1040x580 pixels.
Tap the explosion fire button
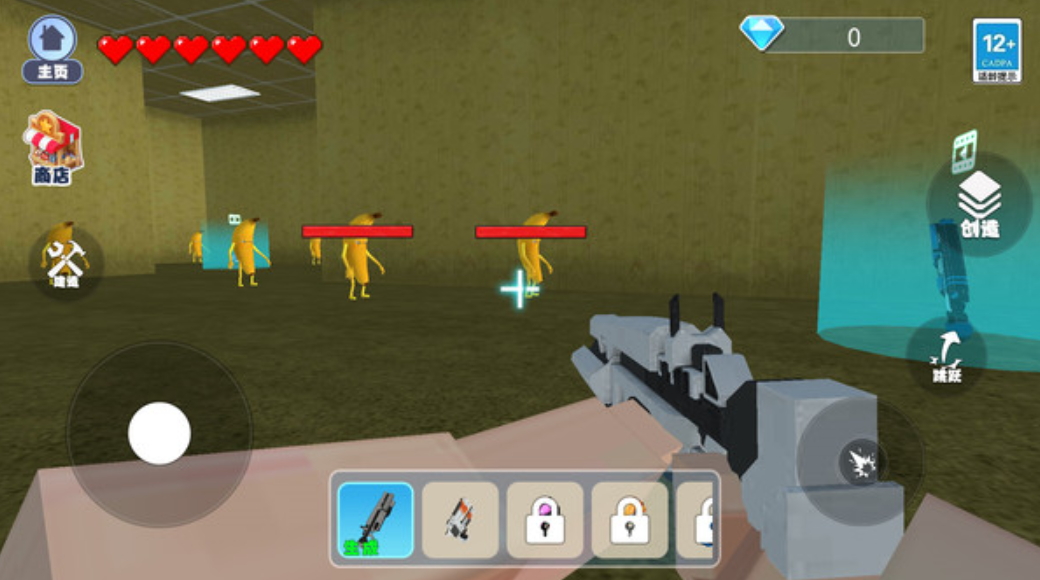(x=860, y=461)
